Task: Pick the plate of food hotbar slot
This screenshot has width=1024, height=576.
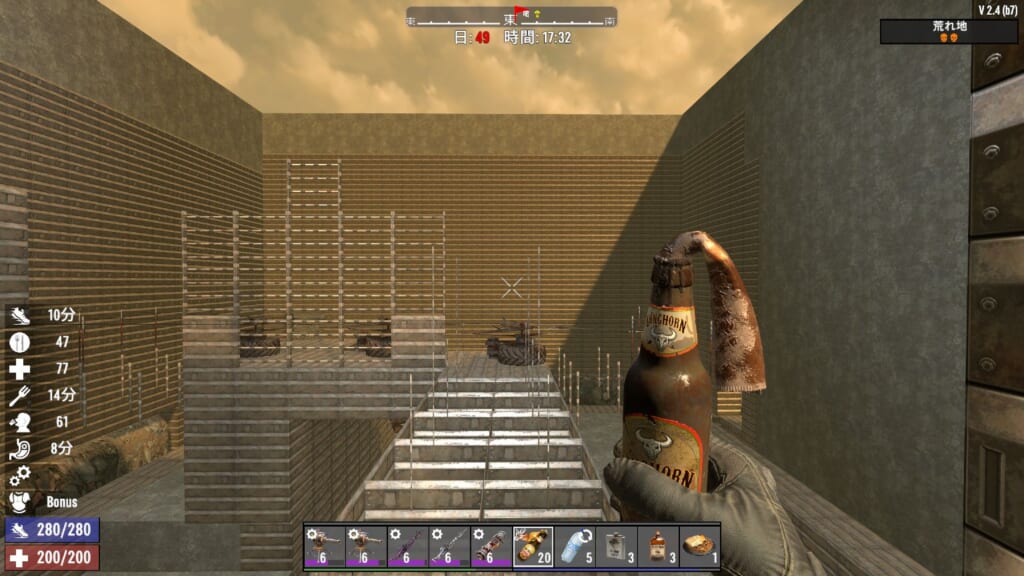Action: pos(699,547)
